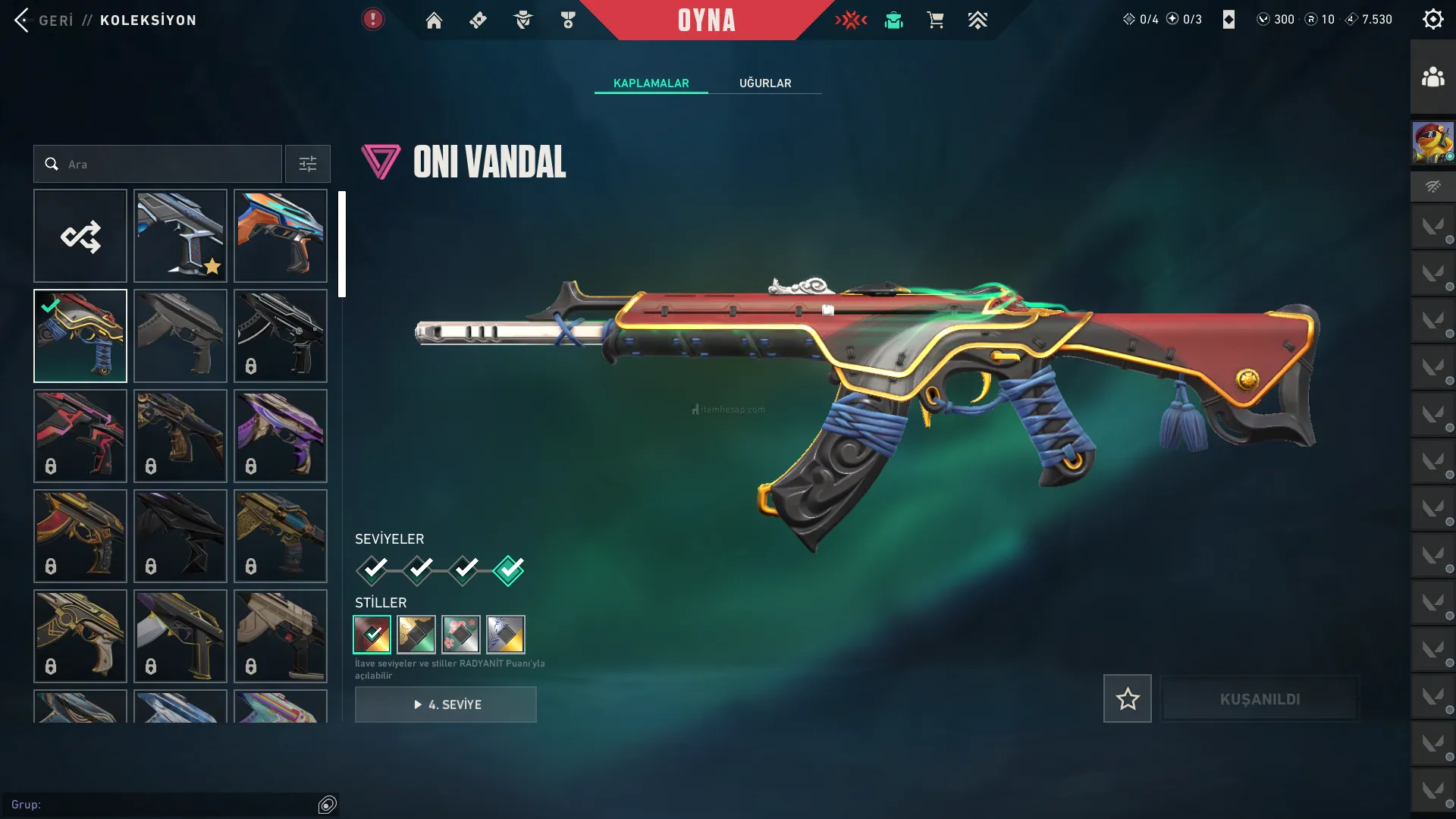Open the friends list social panel
This screenshot has width=1456, height=819.
1432,77
